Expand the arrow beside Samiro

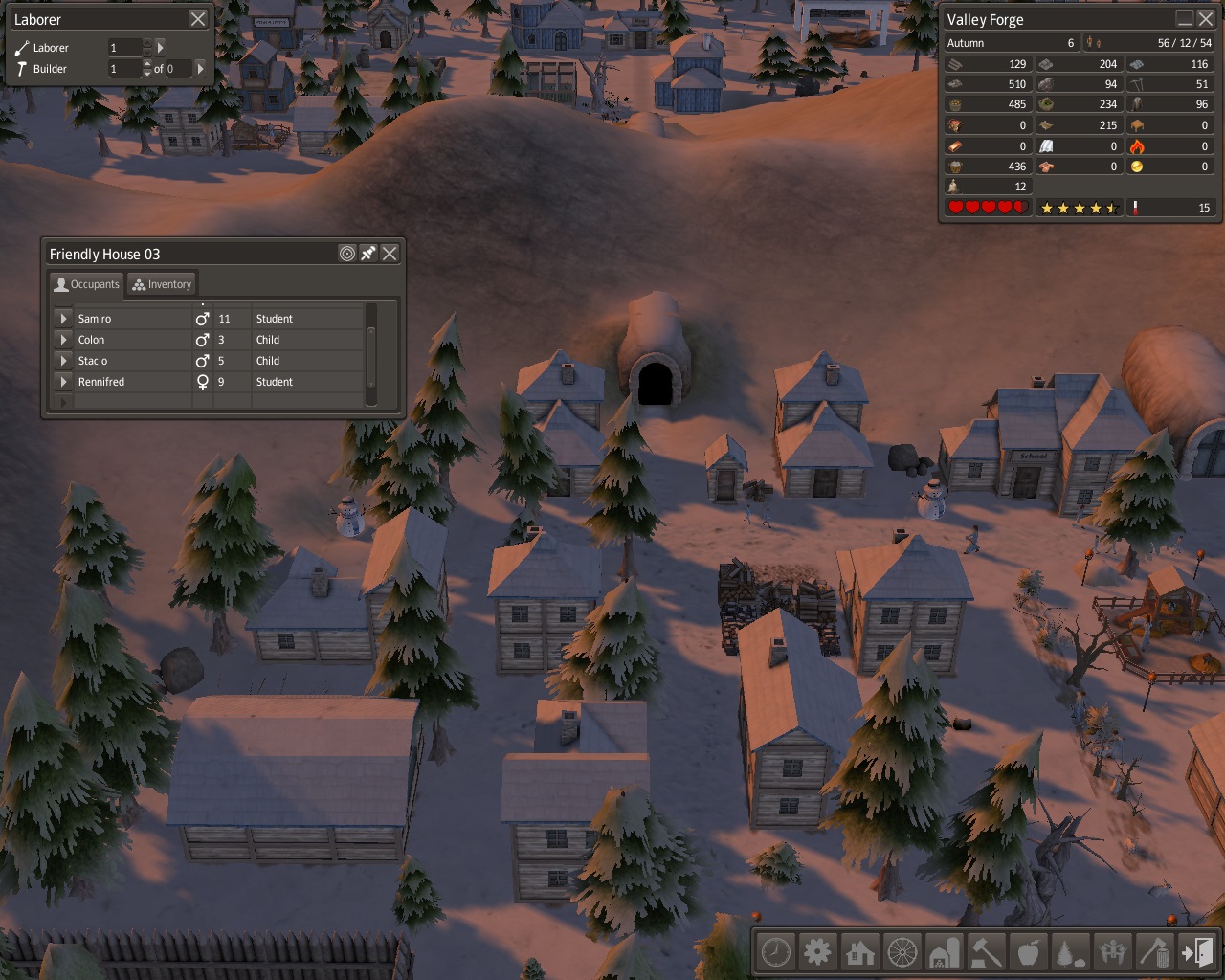[63, 319]
